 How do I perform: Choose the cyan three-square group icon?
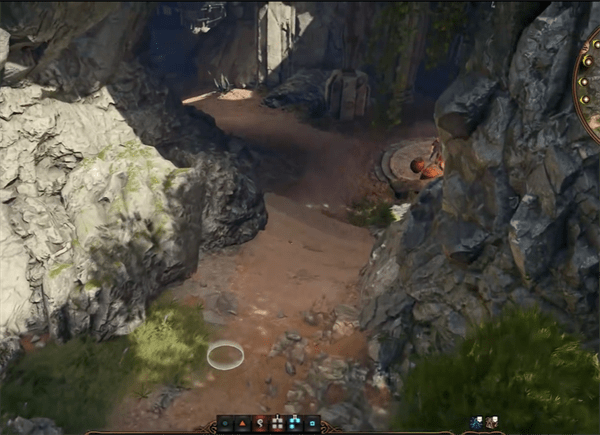point(295,424)
